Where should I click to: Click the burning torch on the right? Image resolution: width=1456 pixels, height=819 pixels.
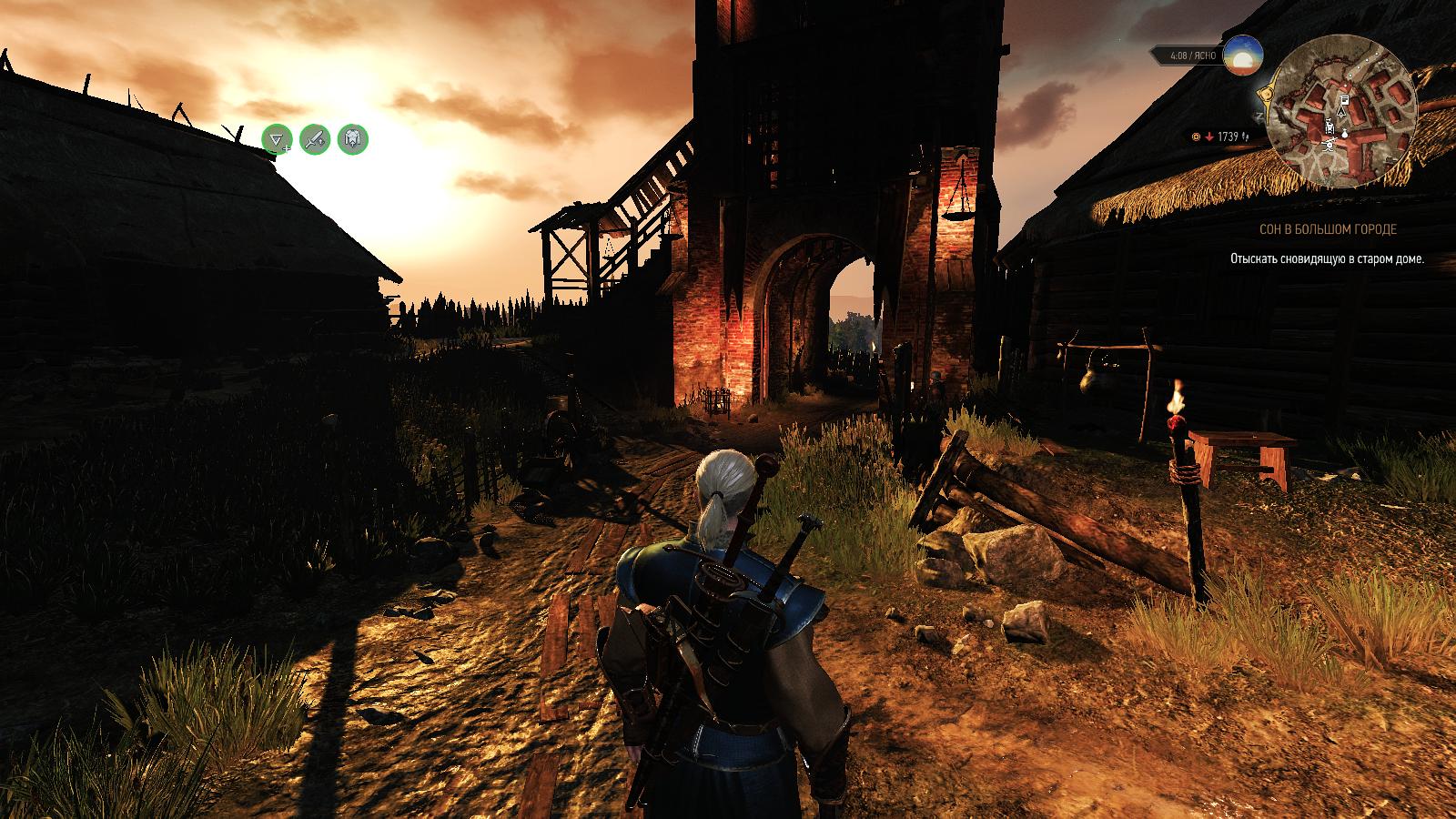point(1179,428)
